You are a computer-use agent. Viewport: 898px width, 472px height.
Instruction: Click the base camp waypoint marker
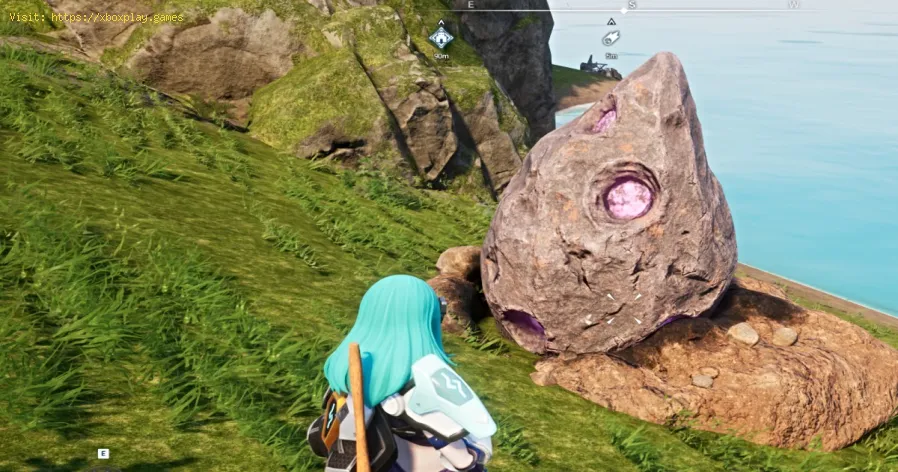(x=441, y=38)
